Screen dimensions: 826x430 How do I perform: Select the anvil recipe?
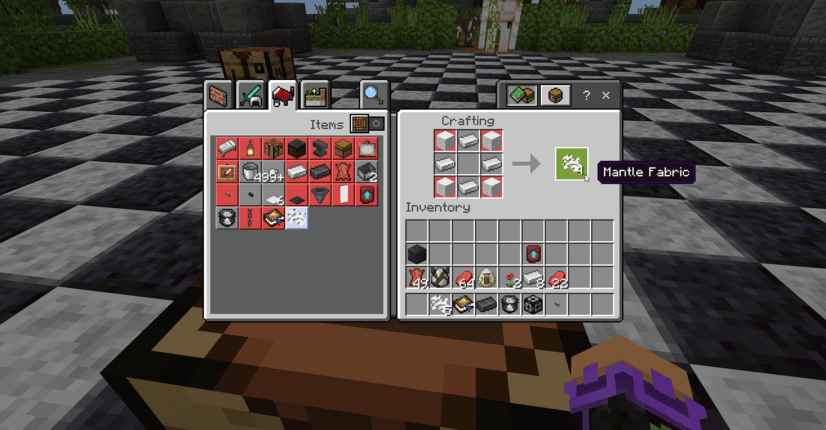[x=320, y=148]
